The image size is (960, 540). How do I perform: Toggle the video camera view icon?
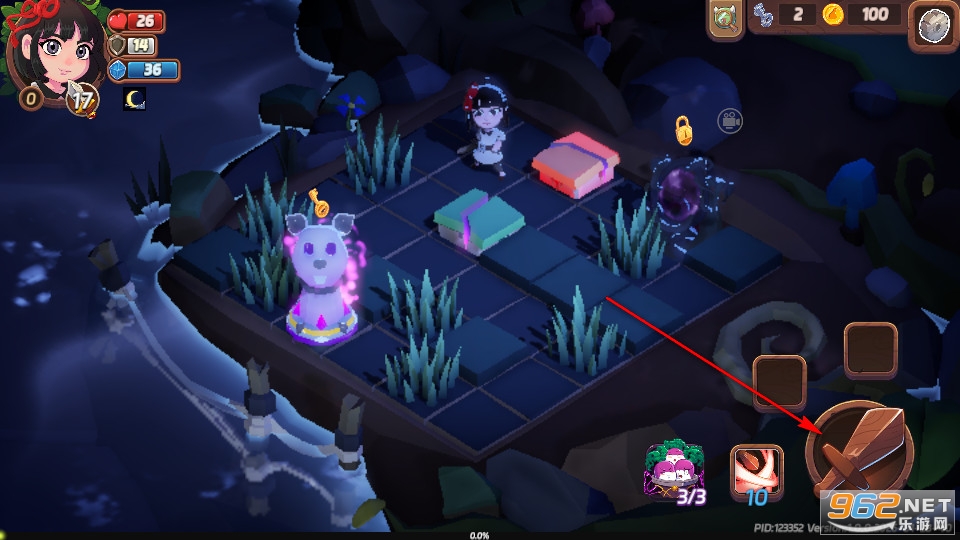coord(729,121)
